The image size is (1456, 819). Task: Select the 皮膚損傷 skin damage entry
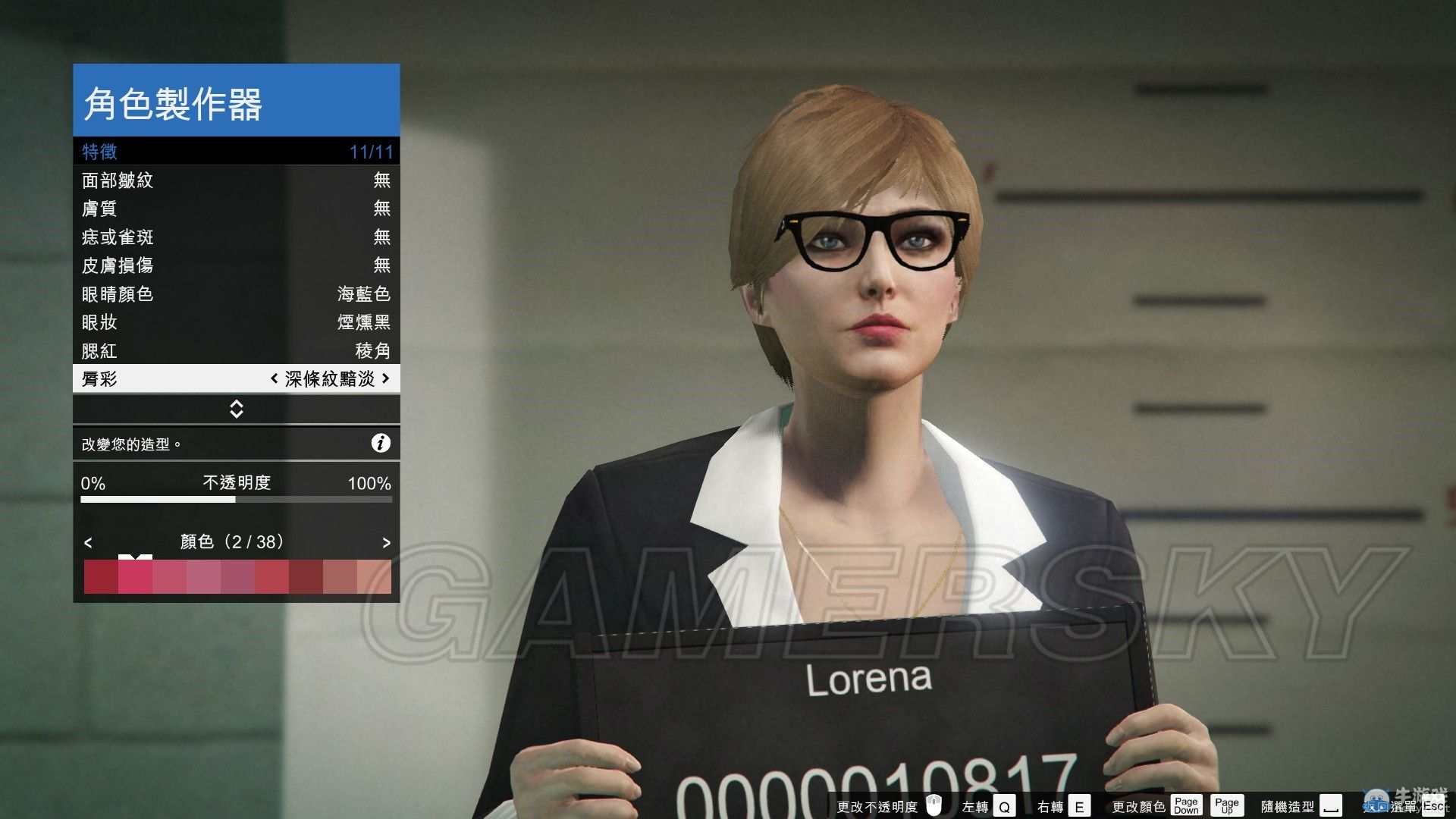(x=236, y=265)
